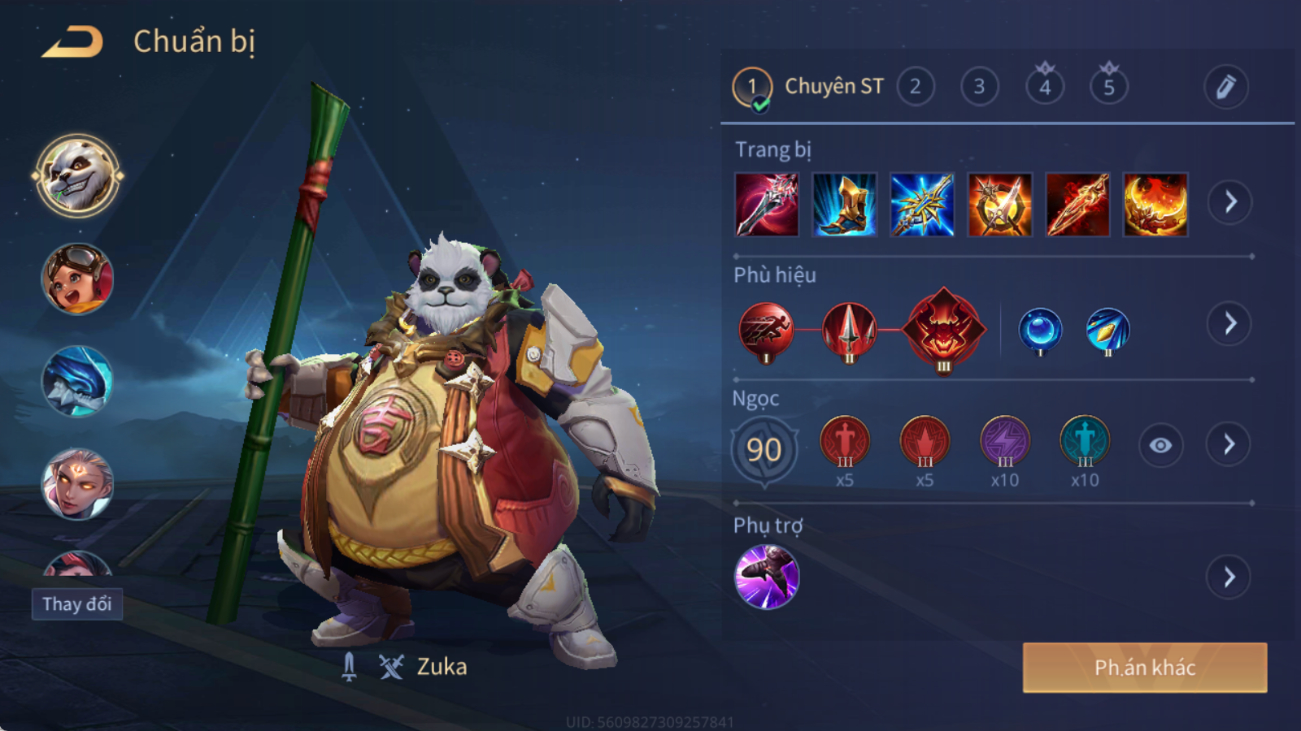Image resolution: width=1301 pixels, height=731 pixels.
Task: Open the Ngọc section arrow
Action: [x=1229, y=445]
